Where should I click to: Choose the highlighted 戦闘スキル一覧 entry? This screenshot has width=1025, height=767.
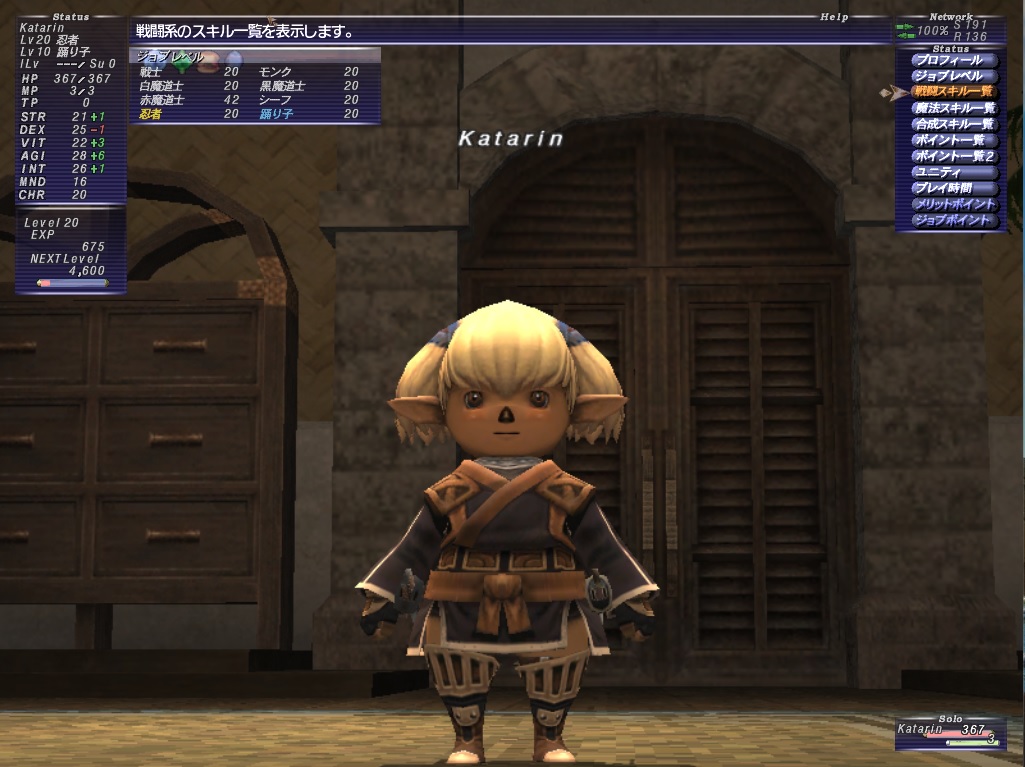click(953, 92)
